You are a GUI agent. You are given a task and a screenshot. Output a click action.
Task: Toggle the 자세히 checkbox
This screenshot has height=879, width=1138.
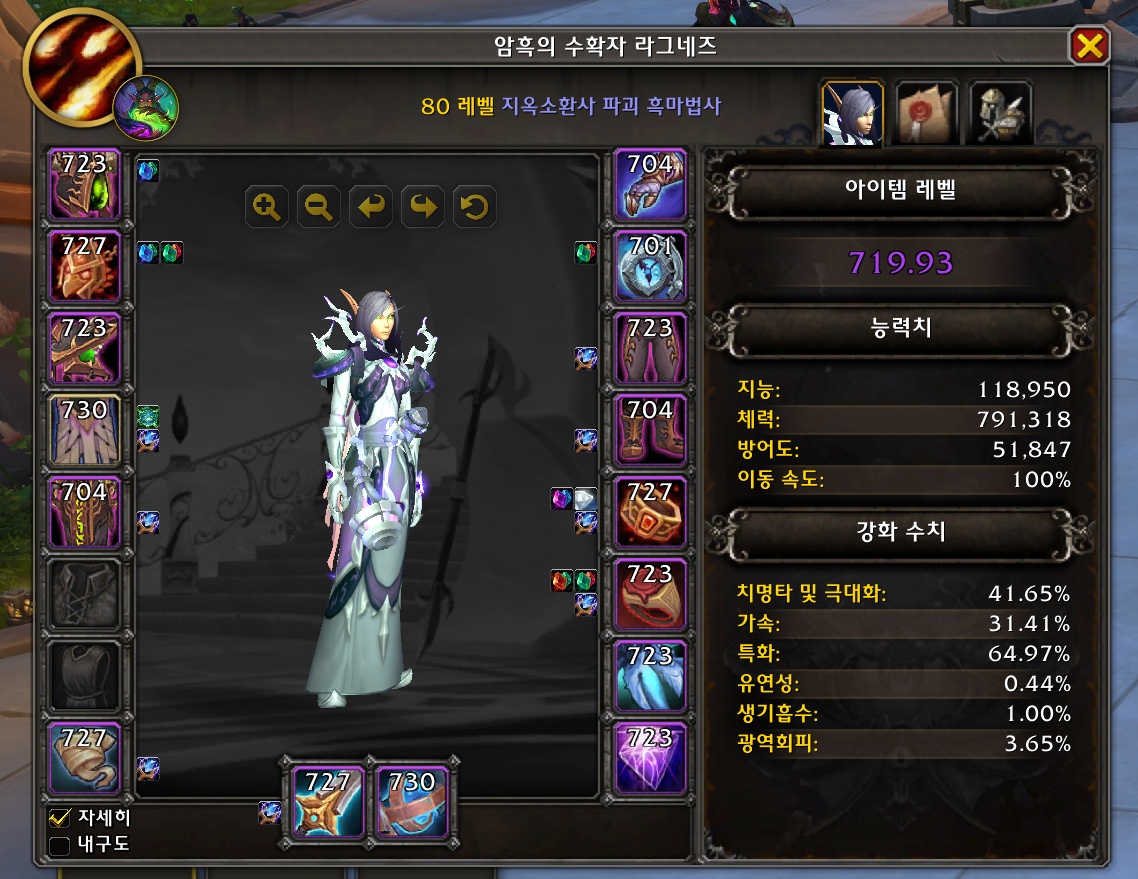point(60,818)
